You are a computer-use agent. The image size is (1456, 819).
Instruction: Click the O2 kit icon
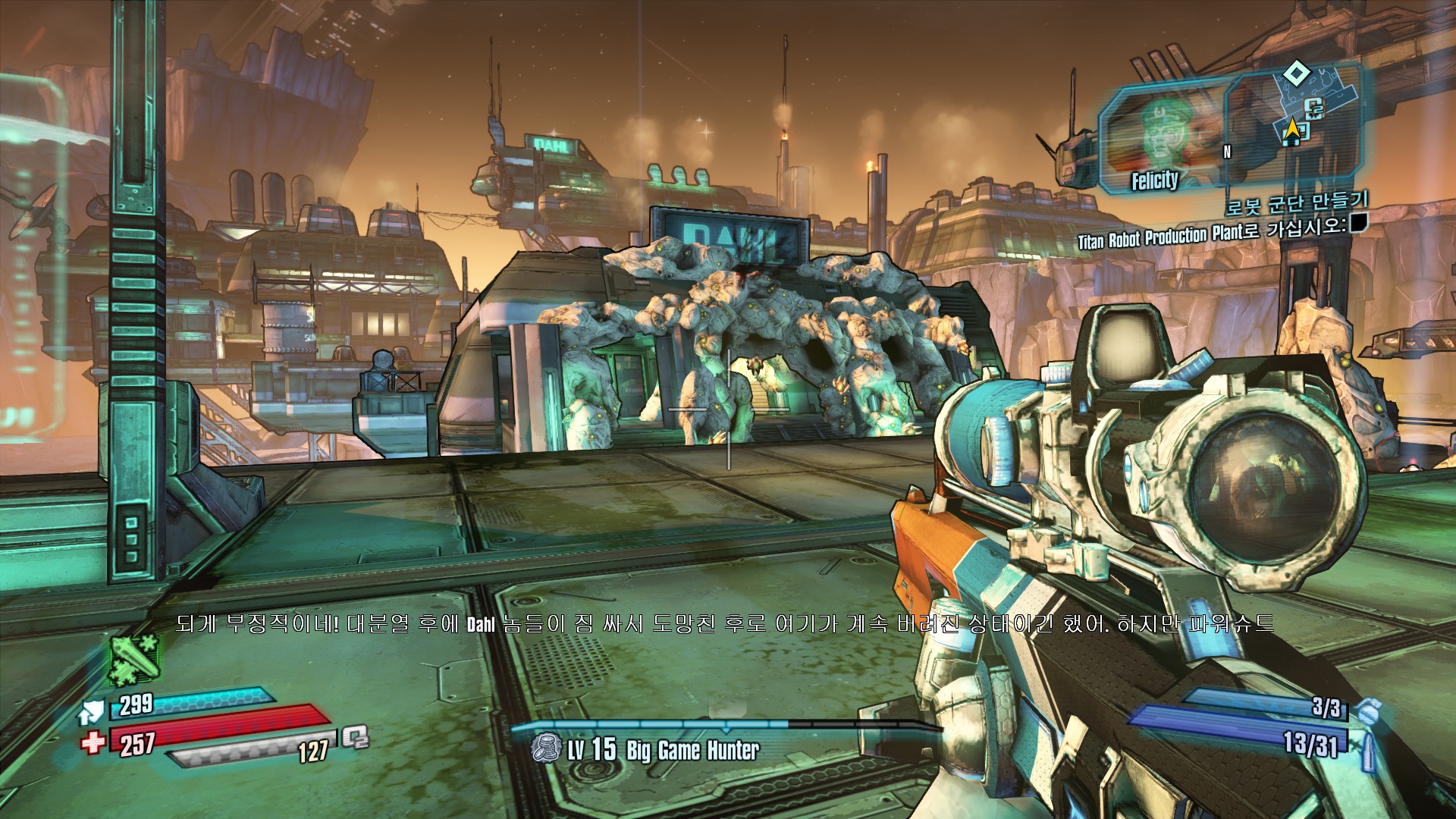coord(354,737)
